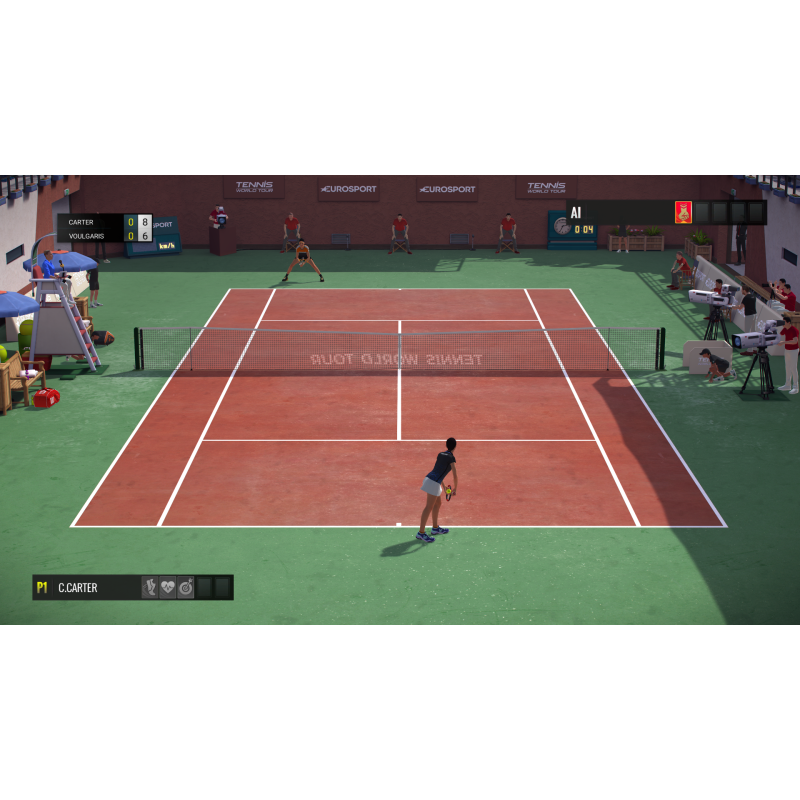Select the heartbeat stamina skill card
This screenshot has height=800, width=800.
pos(168,588)
